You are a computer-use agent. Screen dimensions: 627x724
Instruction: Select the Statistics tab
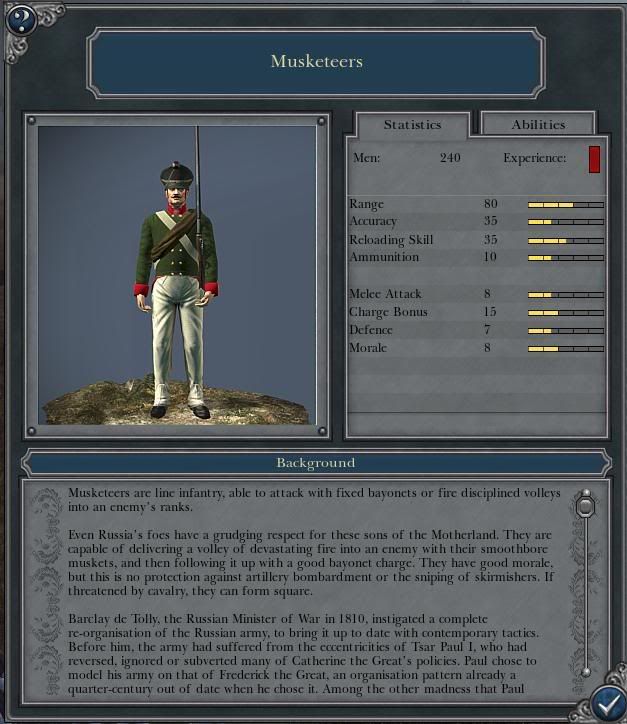point(412,125)
